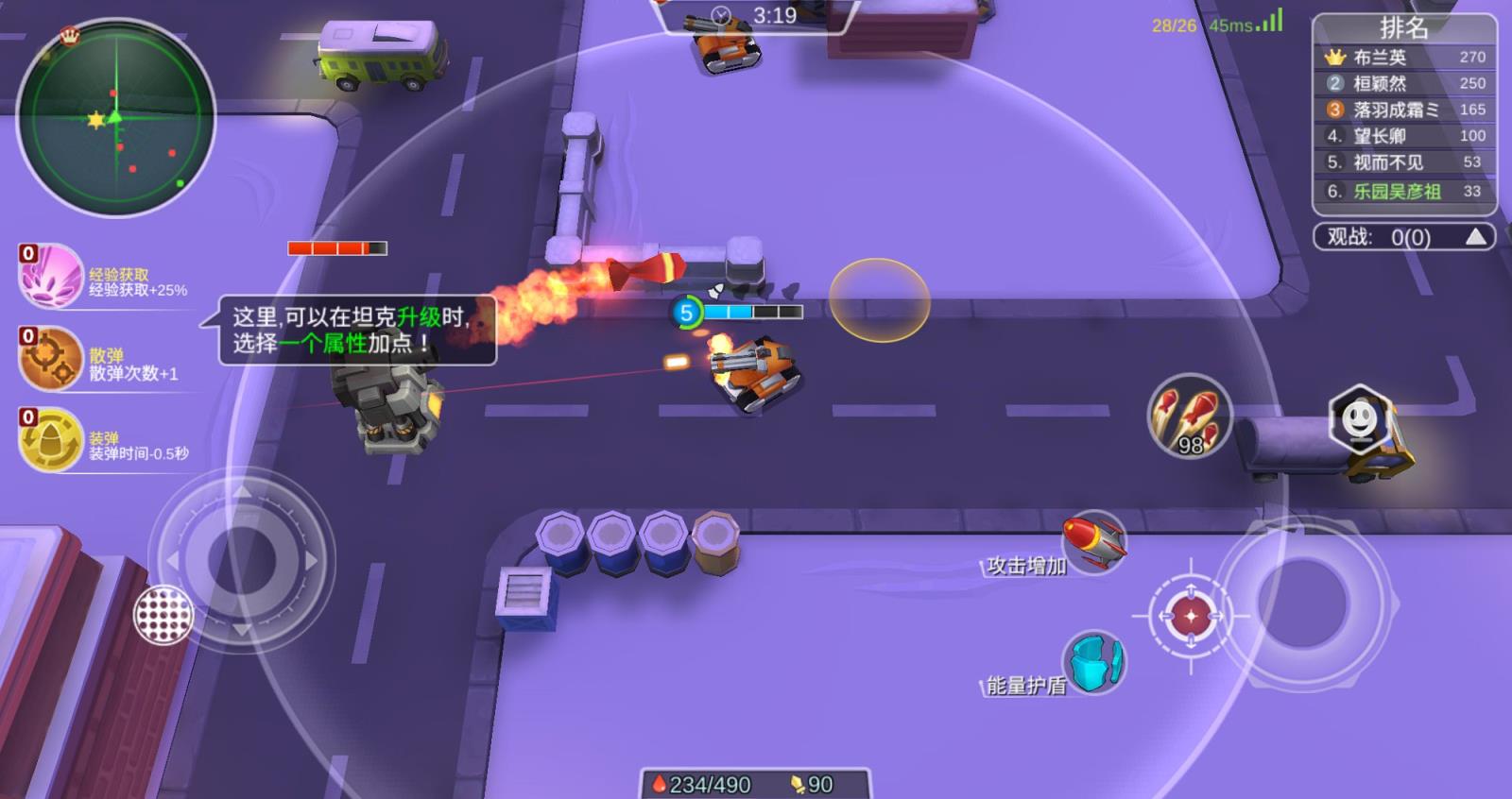Tap the crosshair aim button

click(x=1191, y=616)
